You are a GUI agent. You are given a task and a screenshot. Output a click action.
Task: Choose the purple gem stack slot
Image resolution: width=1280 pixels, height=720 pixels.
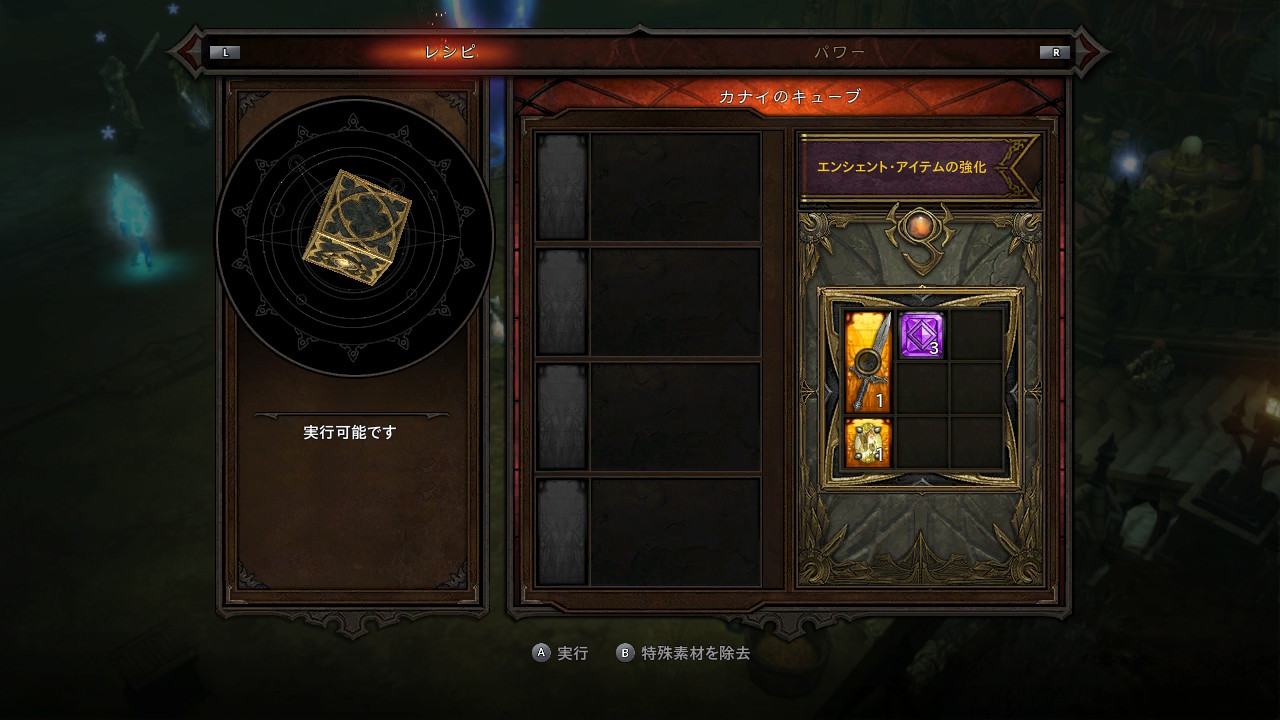pyautogui.click(x=921, y=335)
